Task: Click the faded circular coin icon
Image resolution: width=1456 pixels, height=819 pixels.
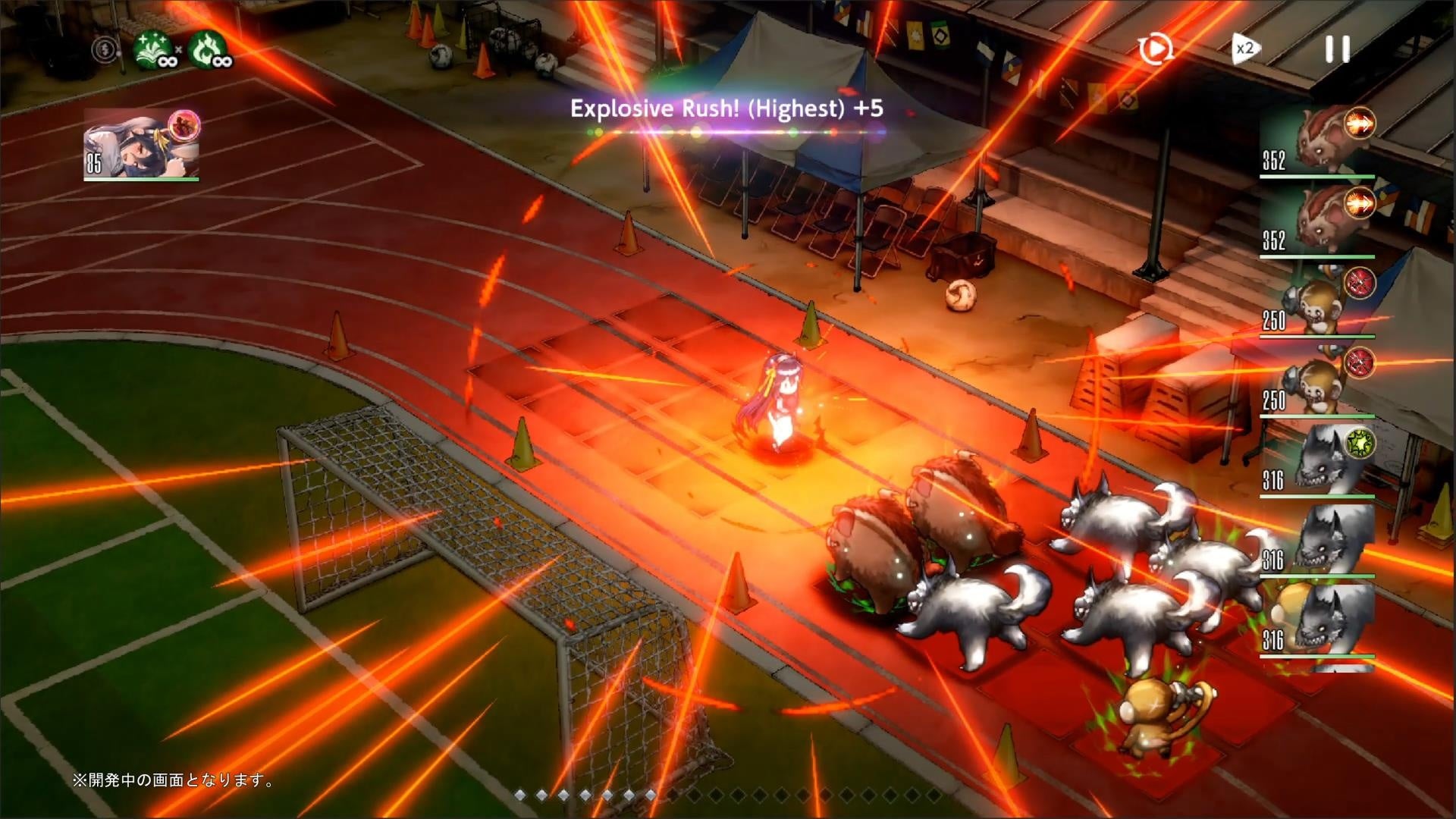Action: pyautogui.click(x=105, y=50)
